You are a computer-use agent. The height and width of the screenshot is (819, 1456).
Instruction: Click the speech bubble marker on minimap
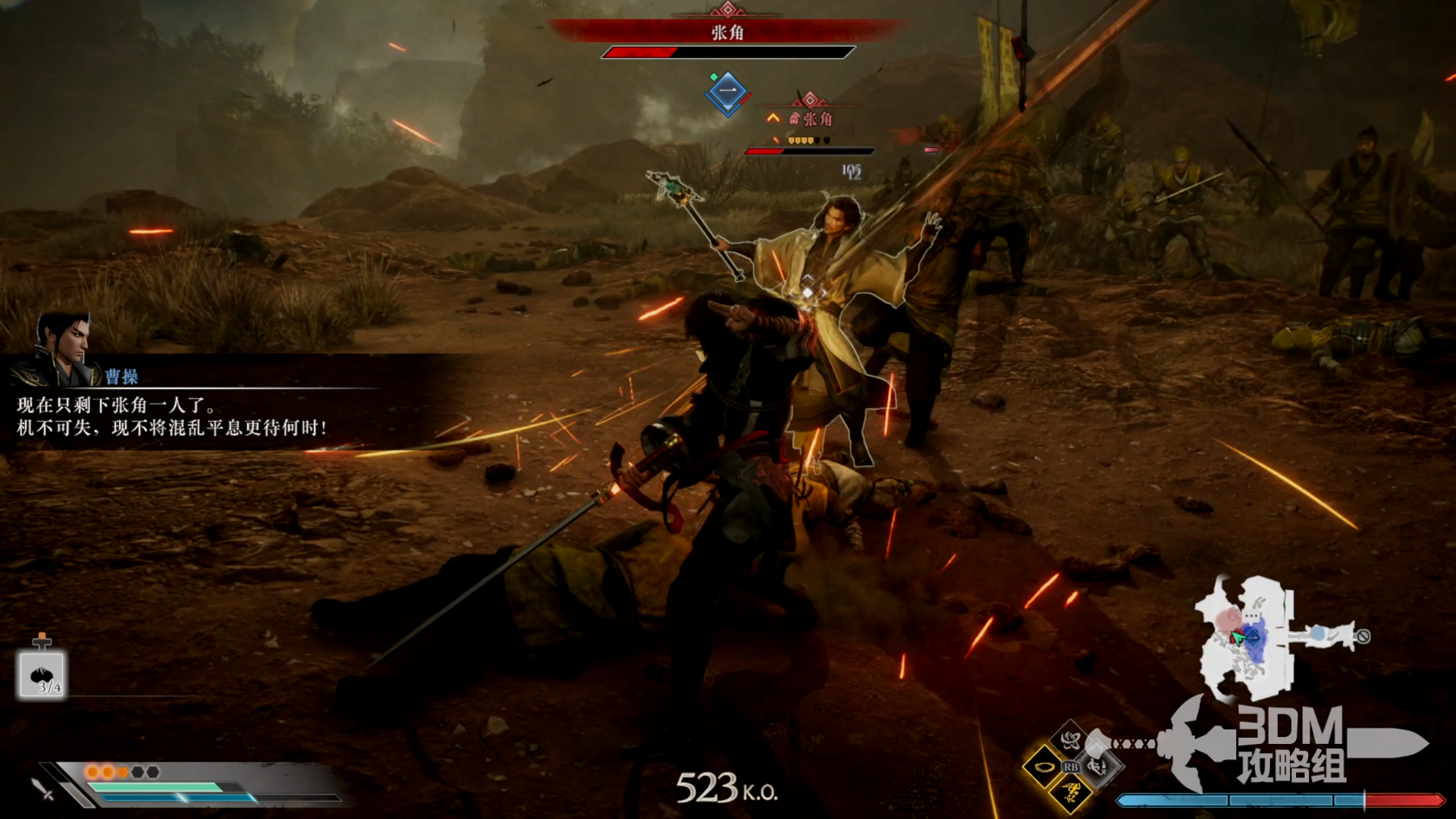tap(1251, 614)
